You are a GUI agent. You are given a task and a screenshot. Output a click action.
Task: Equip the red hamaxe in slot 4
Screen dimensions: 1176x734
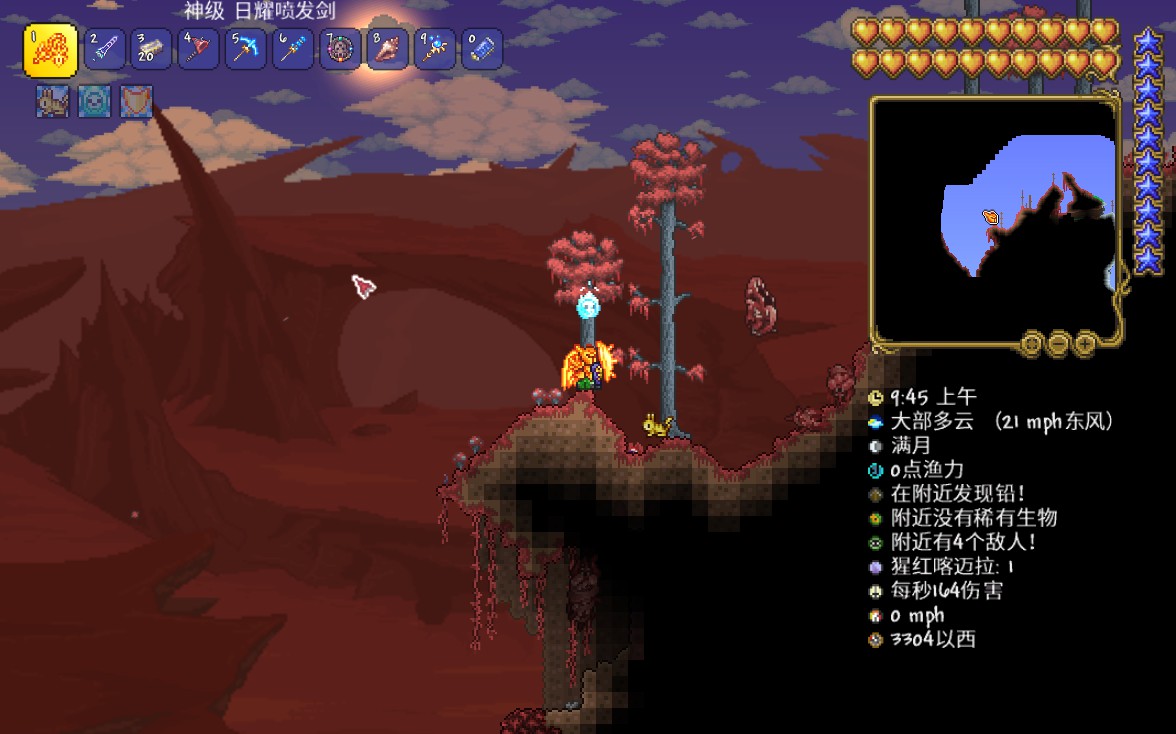(199, 48)
